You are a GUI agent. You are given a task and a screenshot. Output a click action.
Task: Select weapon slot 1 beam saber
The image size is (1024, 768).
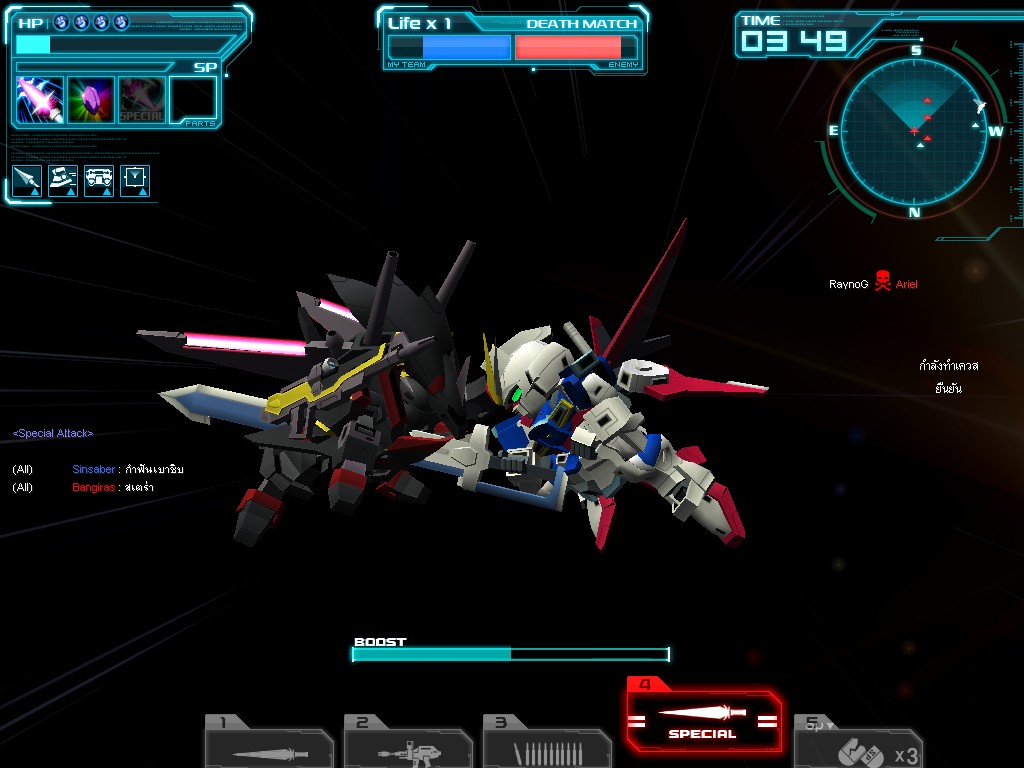tap(268, 744)
